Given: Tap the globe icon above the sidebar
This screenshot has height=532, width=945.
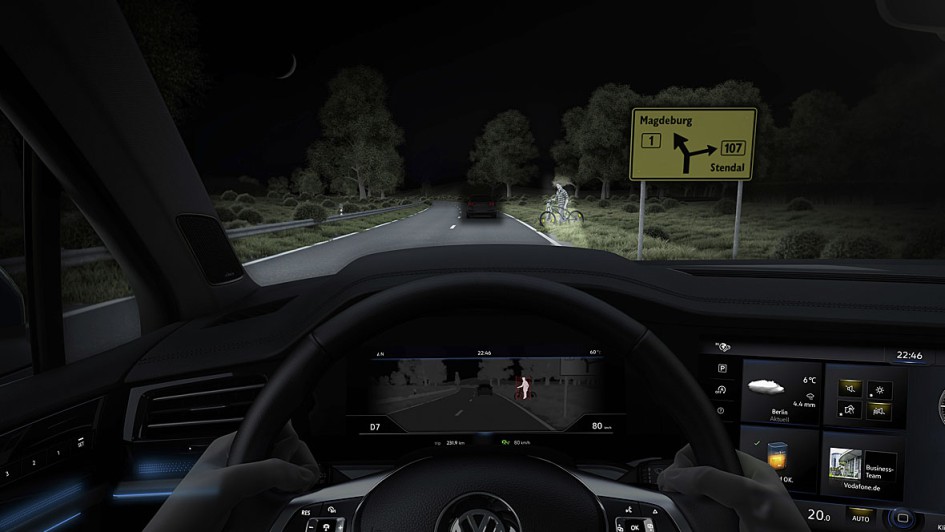Looking at the screenshot, I should [722, 347].
